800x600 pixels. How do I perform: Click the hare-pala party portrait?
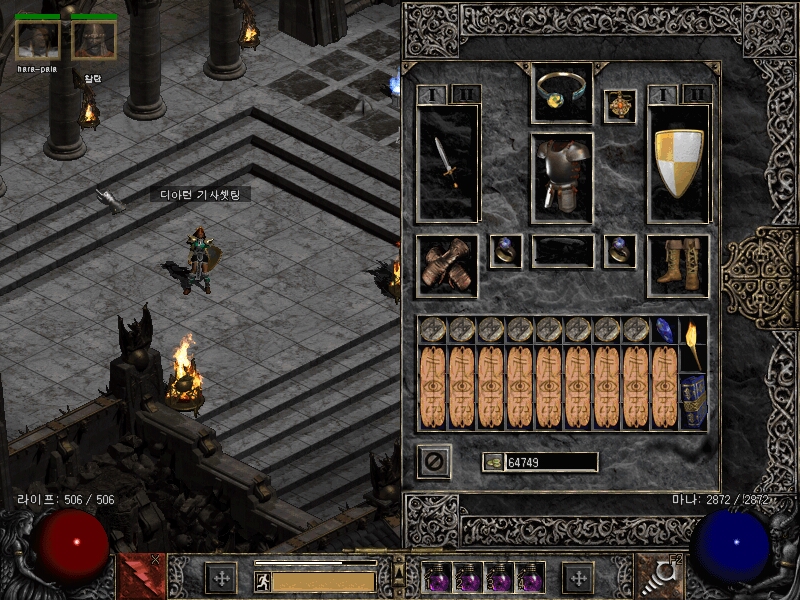pyautogui.click(x=38, y=40)
